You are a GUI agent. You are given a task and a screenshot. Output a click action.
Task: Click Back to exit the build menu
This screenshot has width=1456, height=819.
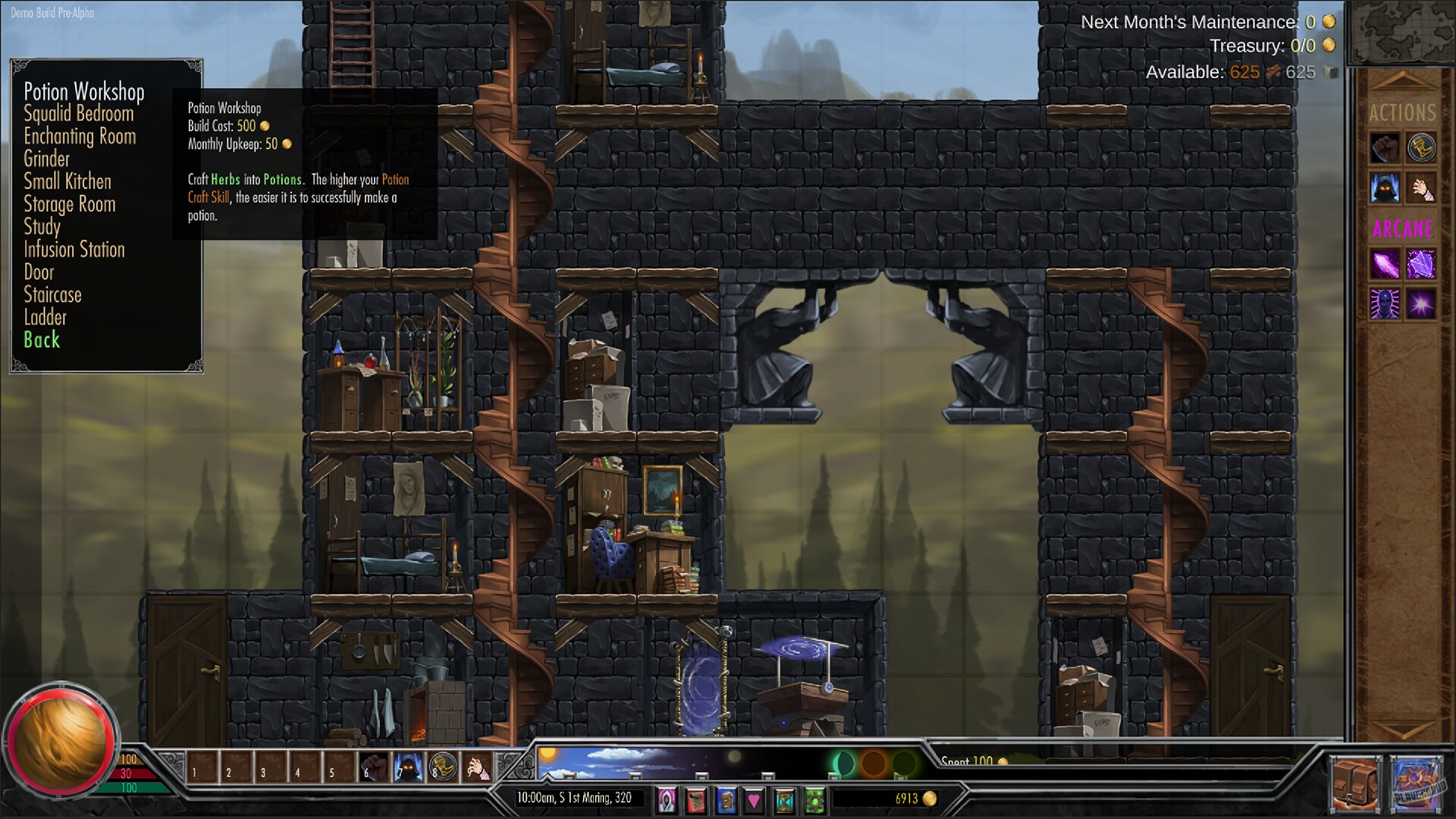(x=41, y=340)
